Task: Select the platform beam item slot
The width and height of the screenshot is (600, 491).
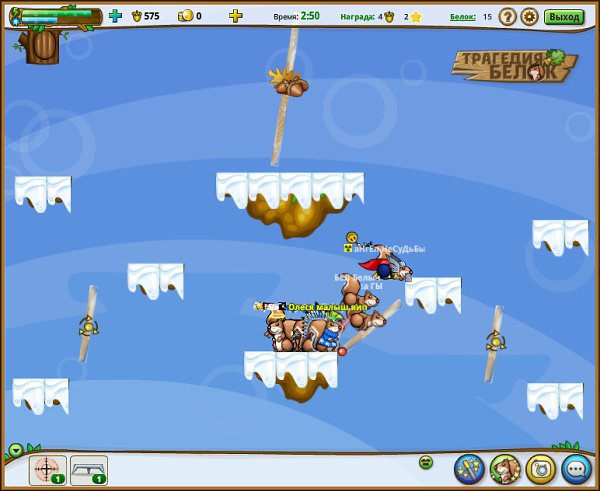Action: pyautogui.click(x=88, y=469)
